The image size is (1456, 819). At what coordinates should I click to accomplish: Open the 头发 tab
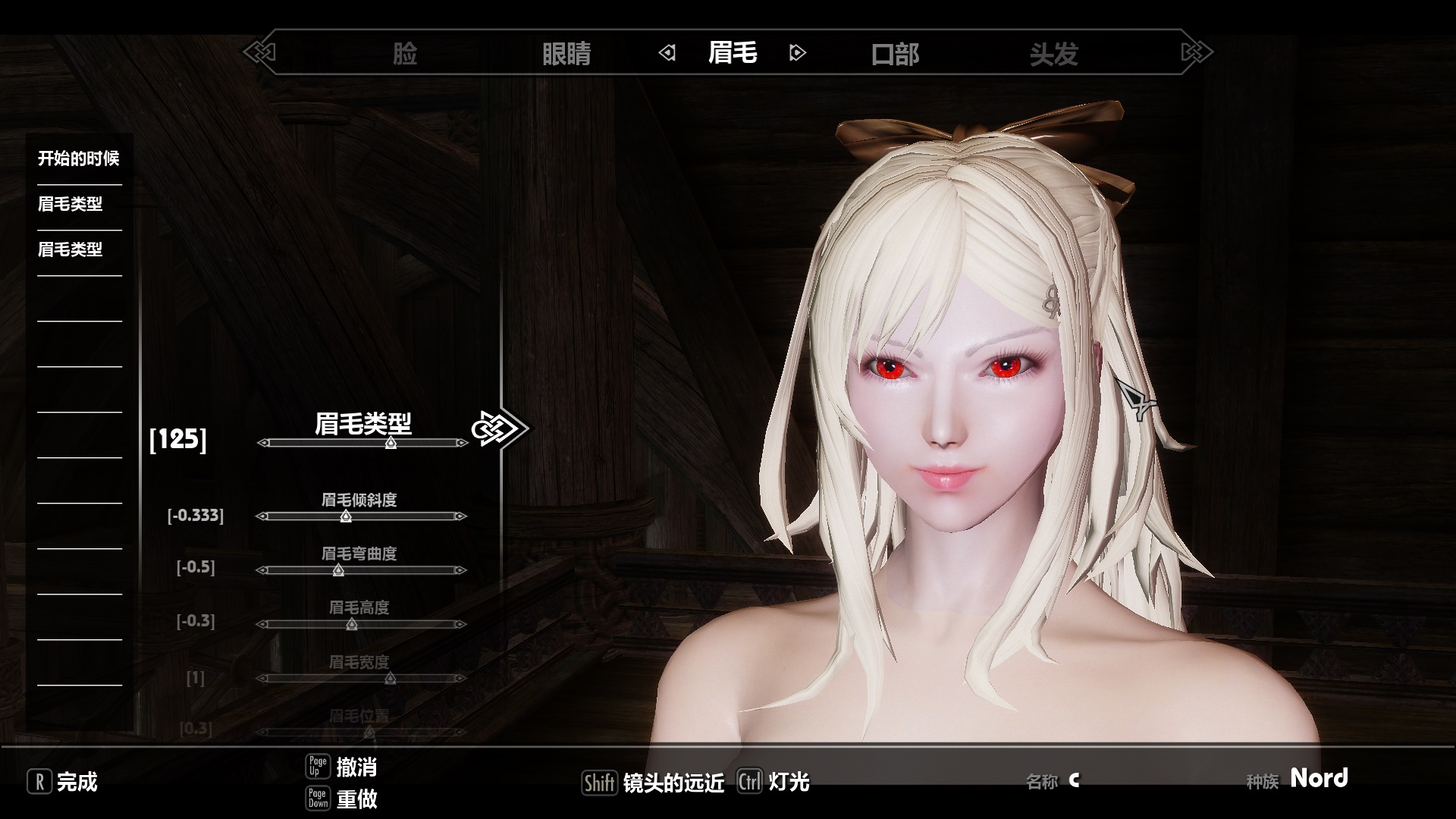point(1055,54)
